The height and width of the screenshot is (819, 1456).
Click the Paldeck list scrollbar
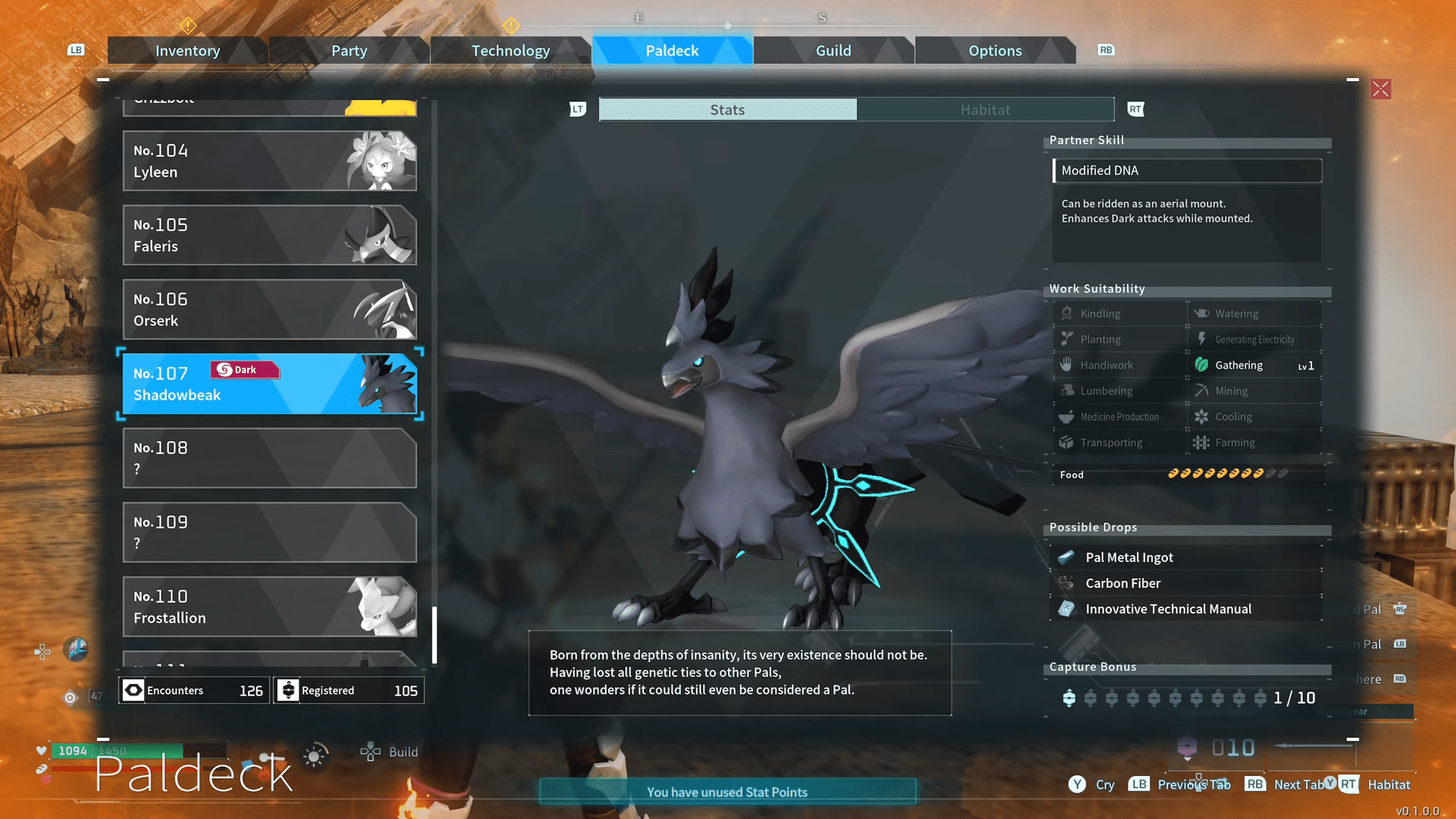[x=435, y=635]
